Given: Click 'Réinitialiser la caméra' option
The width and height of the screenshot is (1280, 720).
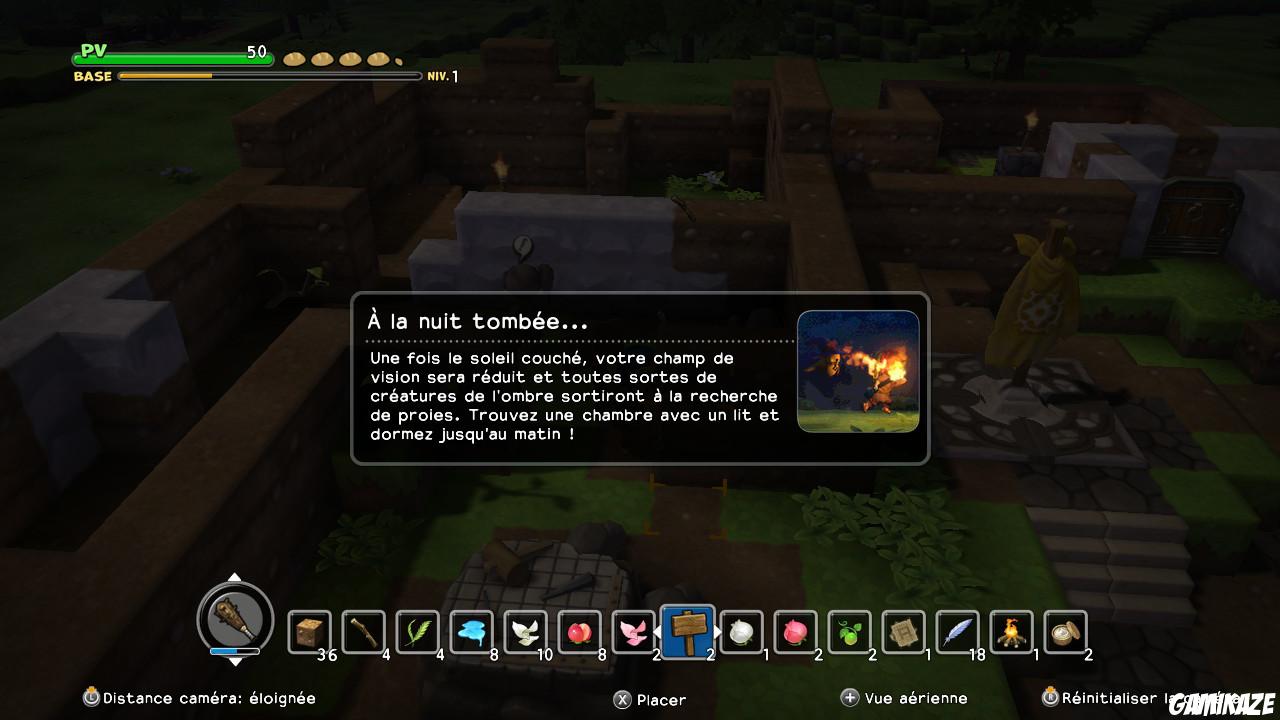Looking at the screenshot, I should [1160, 698].
